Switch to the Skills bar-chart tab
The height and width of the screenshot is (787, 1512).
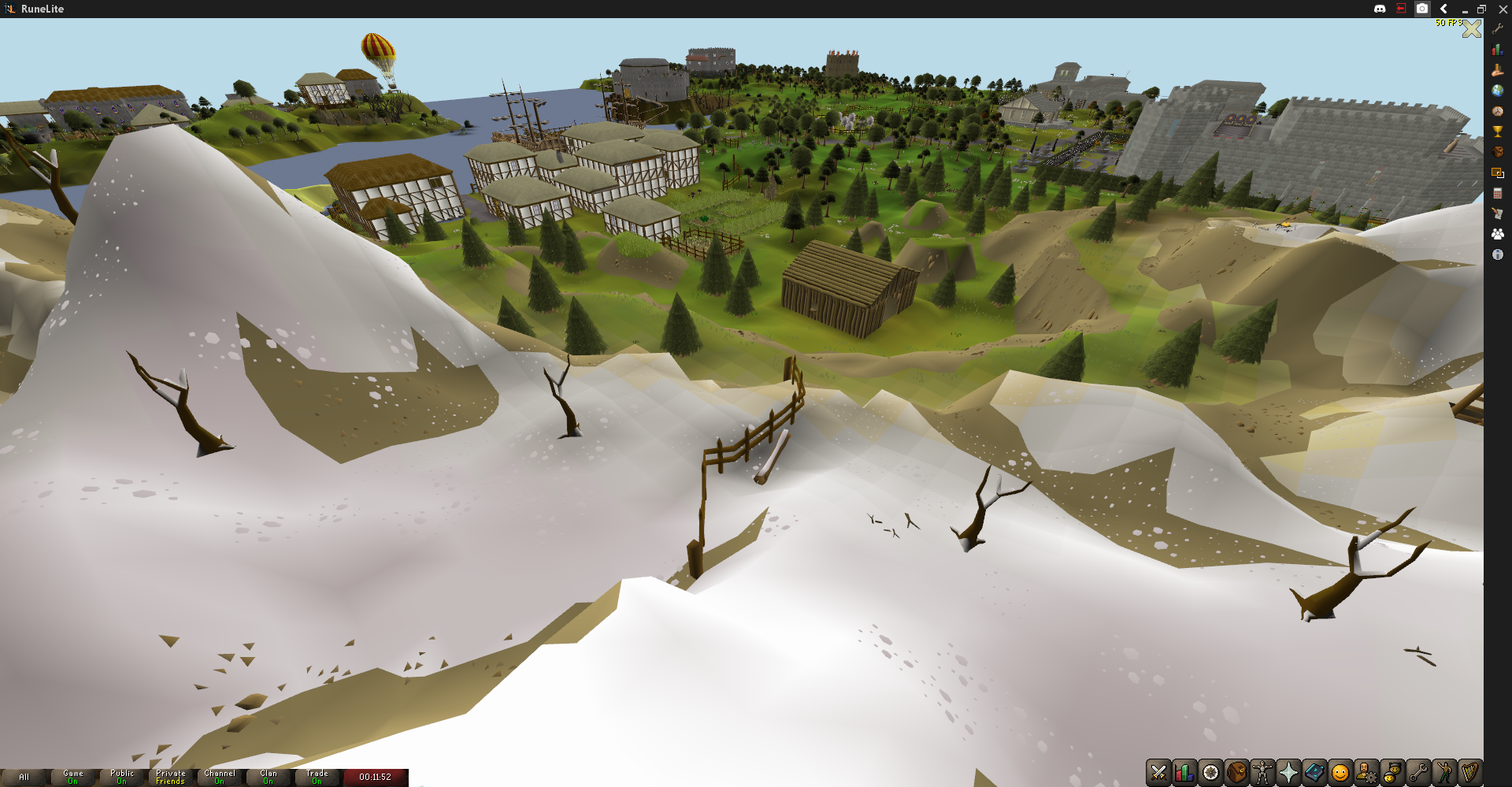pyautogui.click(x=1184, y=773)
